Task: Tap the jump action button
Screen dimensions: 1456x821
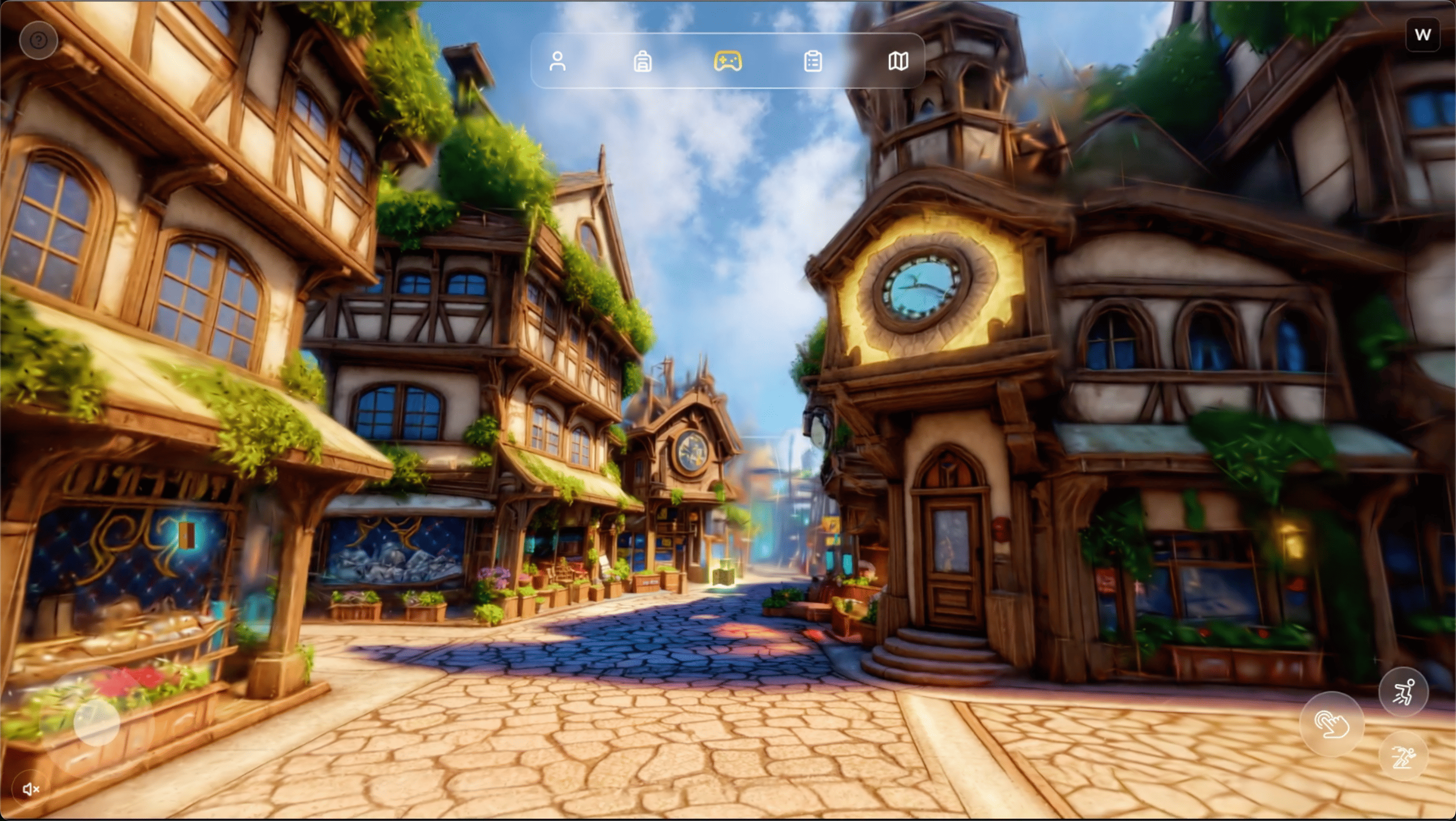Action: pyautogui.click(x=1403, y=691)
